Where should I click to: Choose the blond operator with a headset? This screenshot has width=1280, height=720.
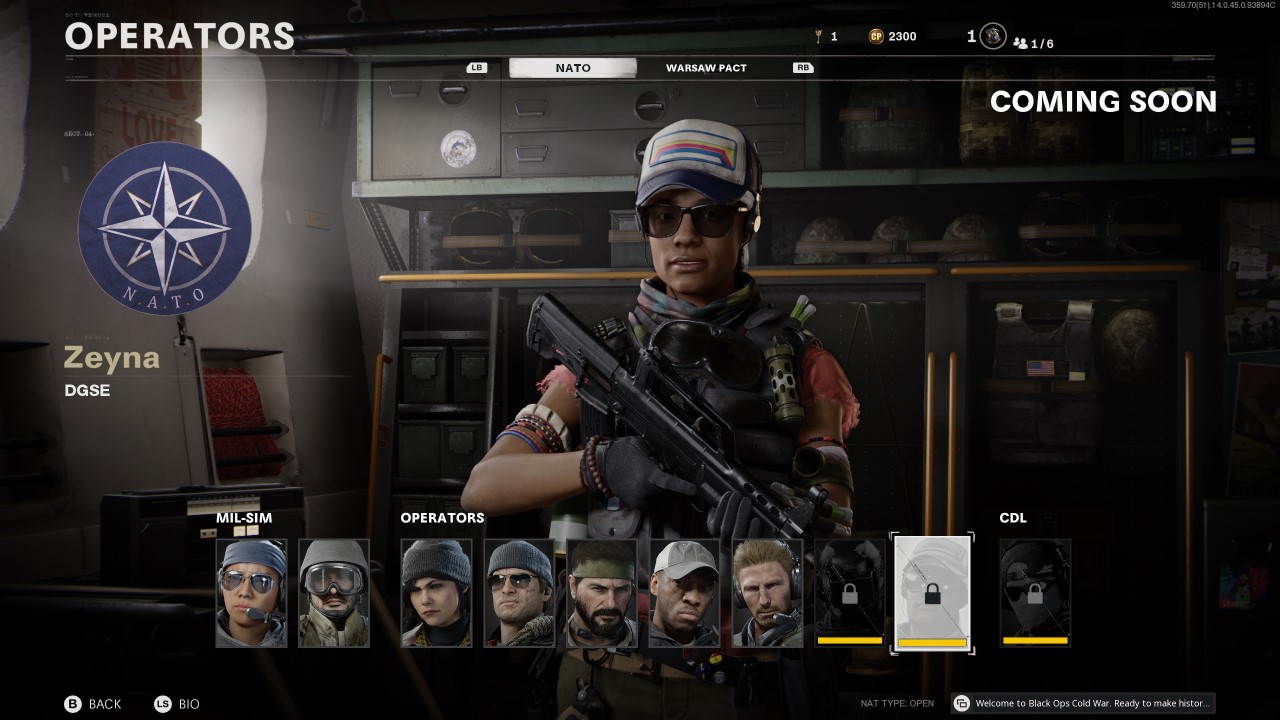point(768,593)
